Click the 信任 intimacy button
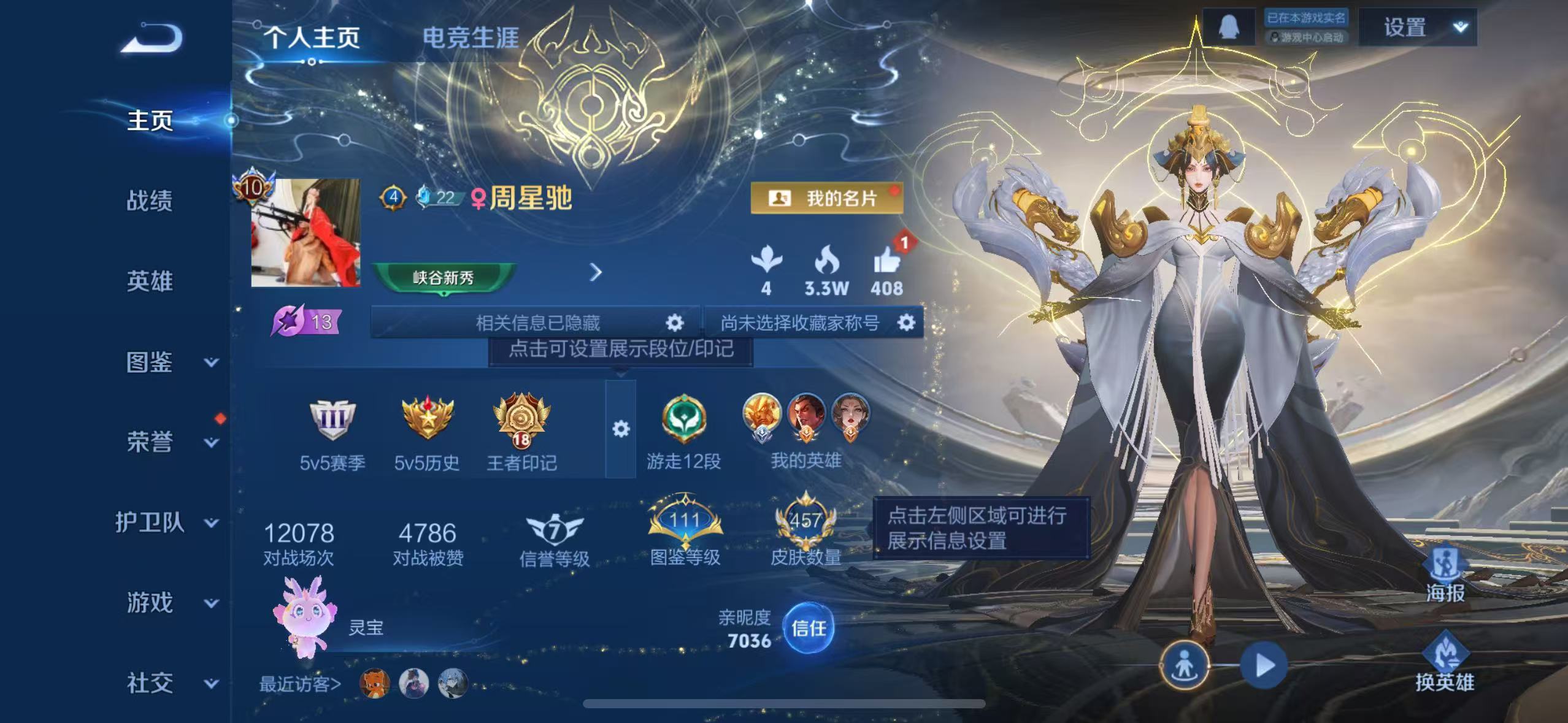The image size is (1568, 723). (x=809, y=627)
